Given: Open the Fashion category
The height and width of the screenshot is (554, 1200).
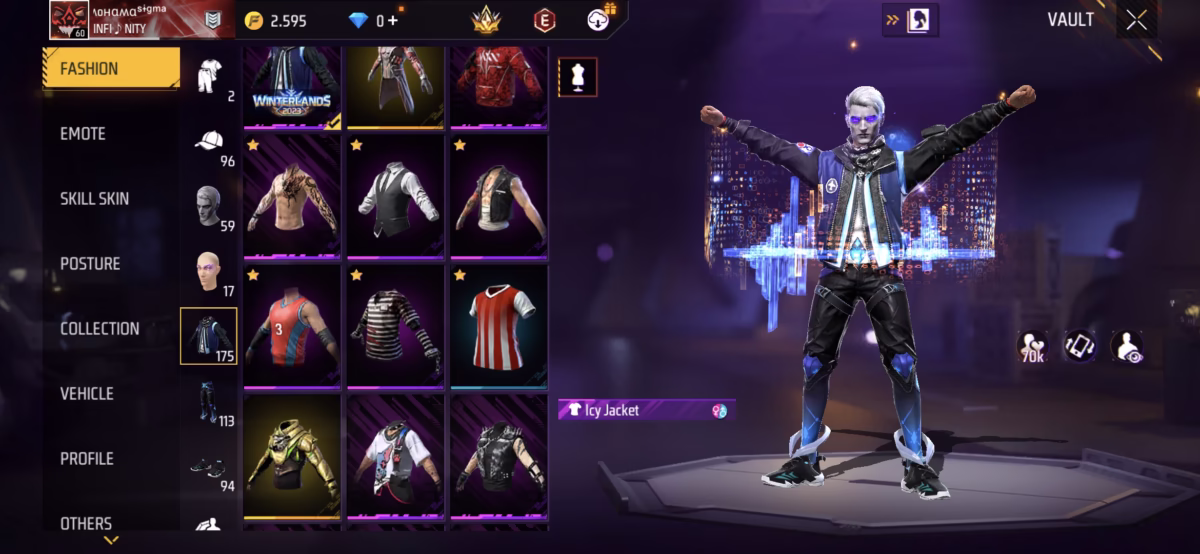Looking at the screenshot, I should click(110, 69).
